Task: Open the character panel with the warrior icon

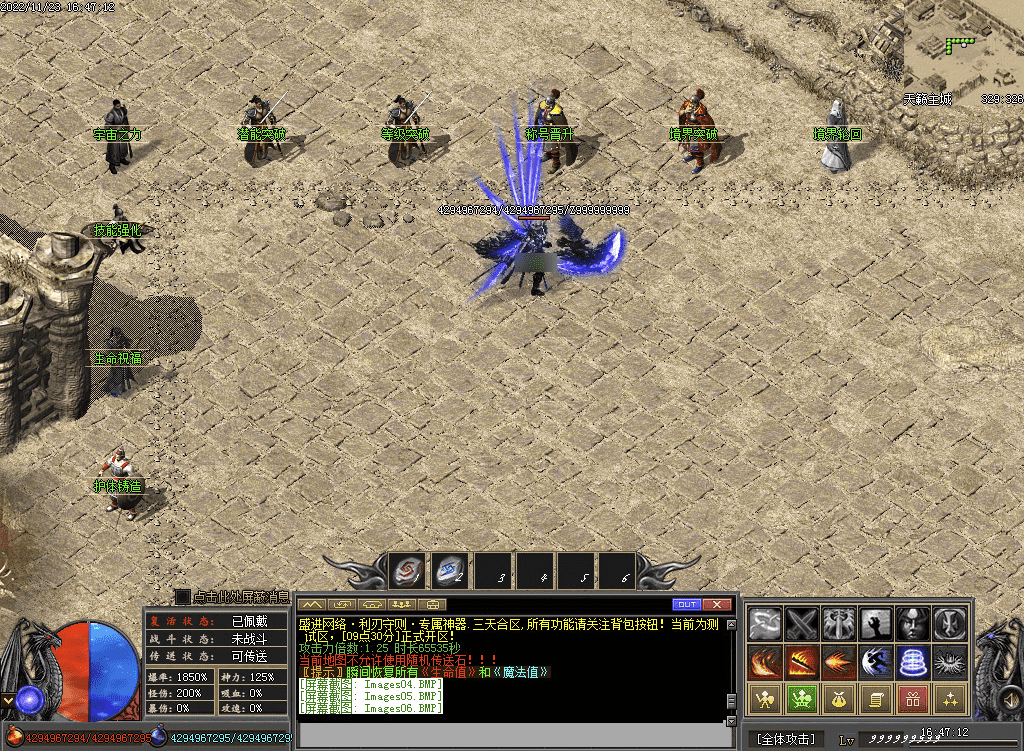Action: [764, 699]
